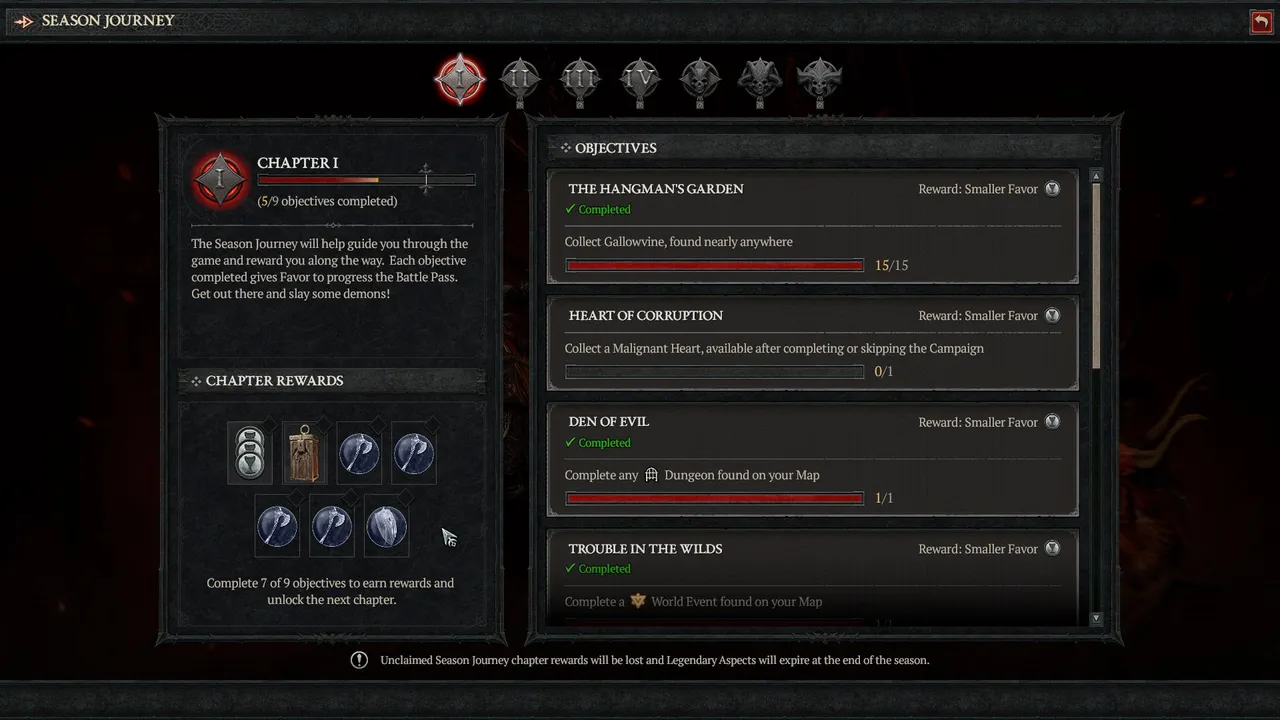Click the objectives list scroll-up arrow
The width and height of the screenshot is (1280, 720).
tap(1096, 176)
